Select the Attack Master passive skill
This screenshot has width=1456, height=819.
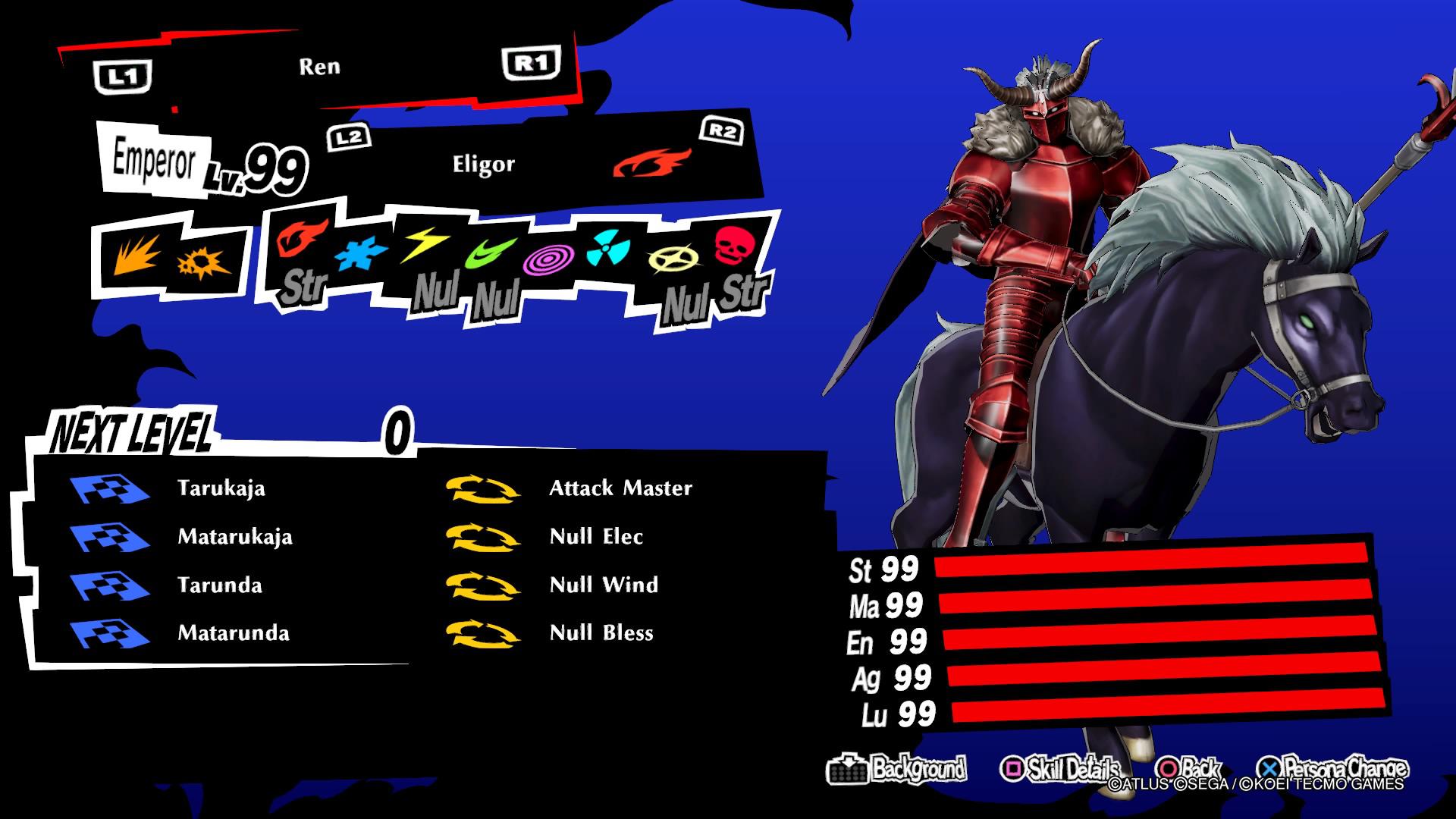click(620, 488)
